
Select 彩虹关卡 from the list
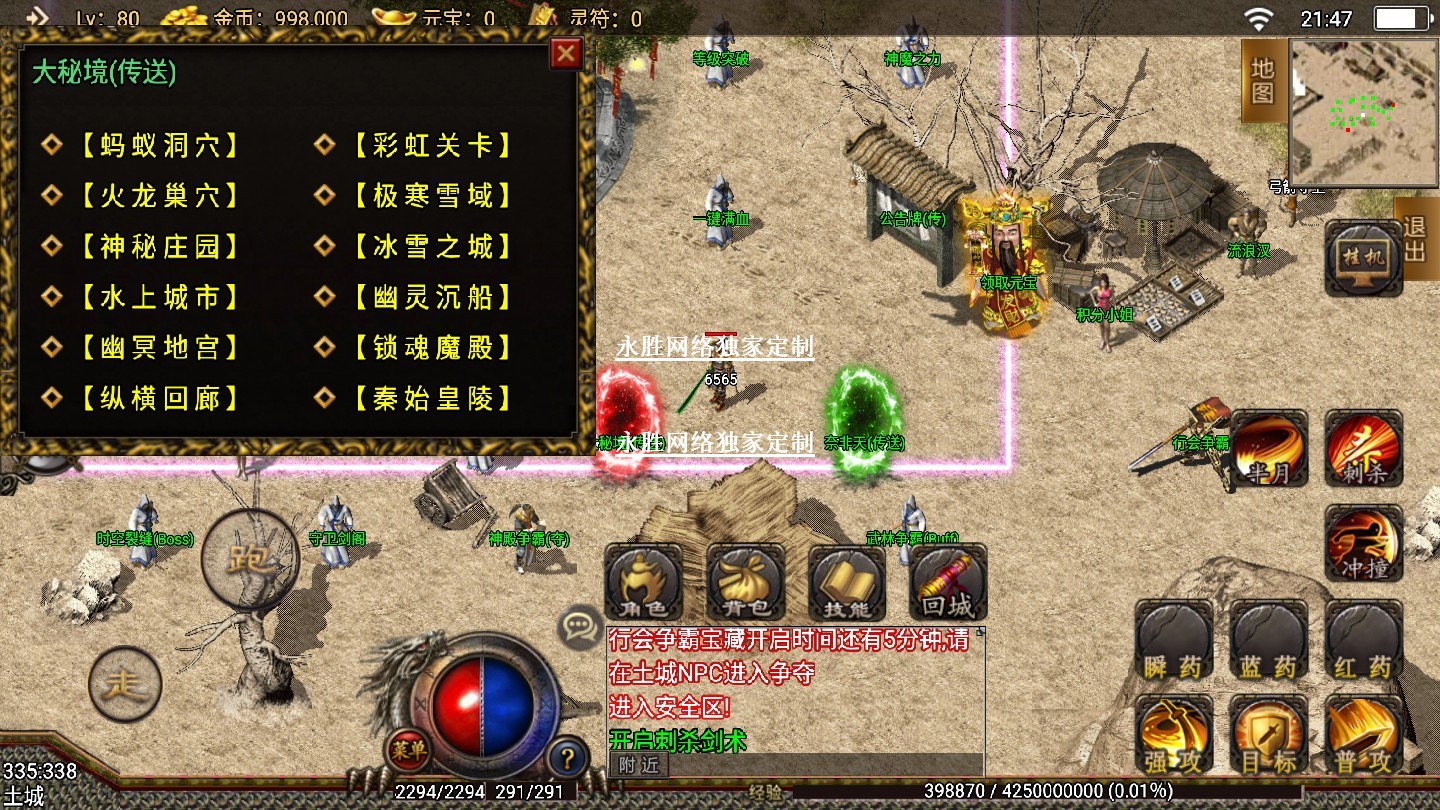click(432, 145)
